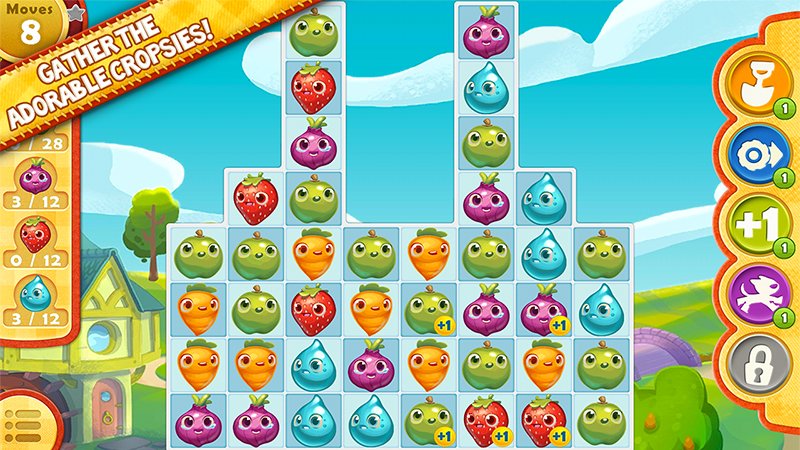
Task: Select the green +1 bonus booster
Action: coord(758,225)
